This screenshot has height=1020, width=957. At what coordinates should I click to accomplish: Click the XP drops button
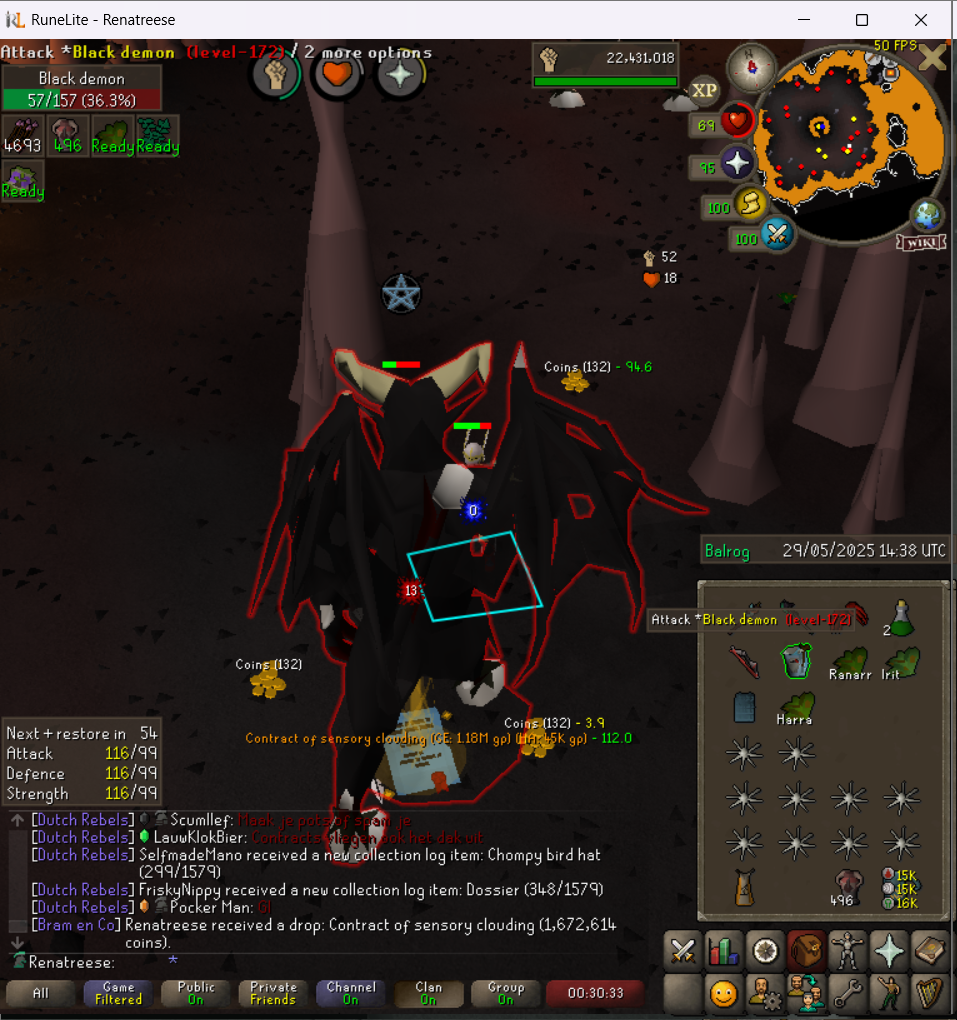[705, 91]
